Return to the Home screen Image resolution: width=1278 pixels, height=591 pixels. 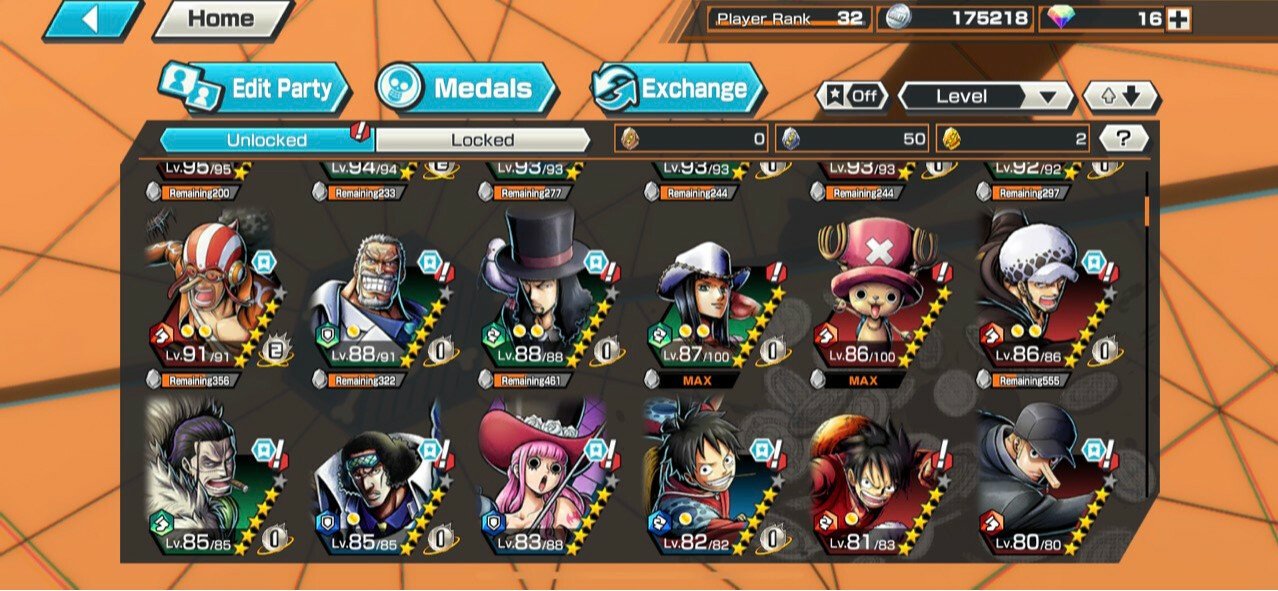[222, 19]
